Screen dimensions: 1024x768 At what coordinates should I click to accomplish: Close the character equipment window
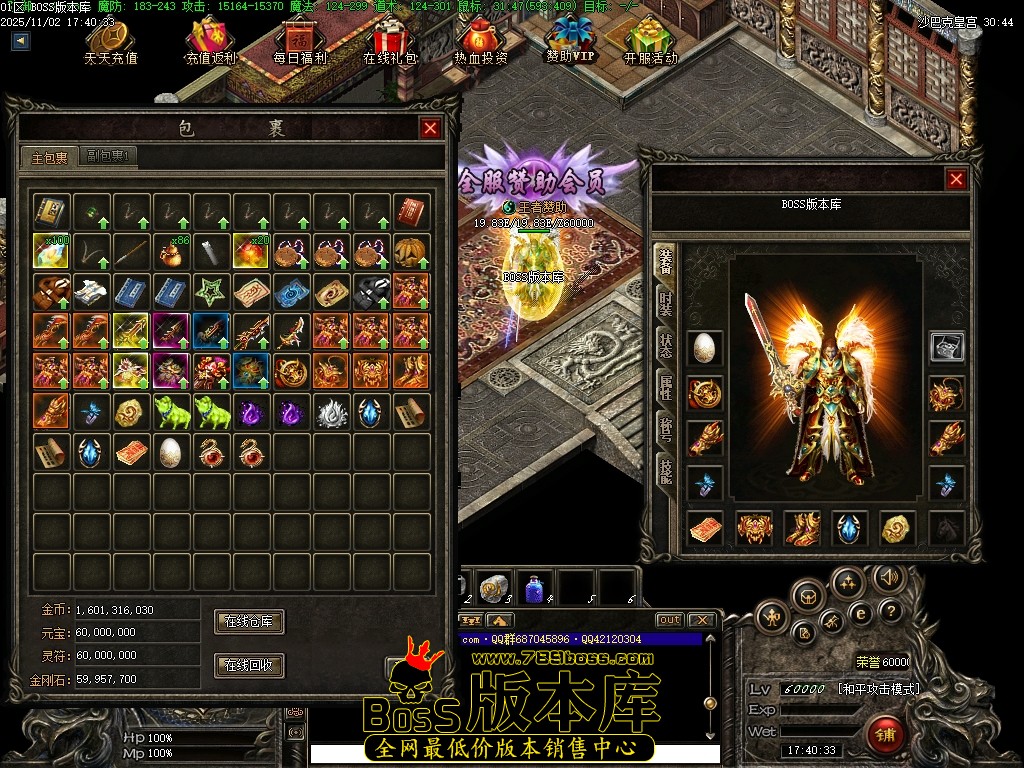957,179
